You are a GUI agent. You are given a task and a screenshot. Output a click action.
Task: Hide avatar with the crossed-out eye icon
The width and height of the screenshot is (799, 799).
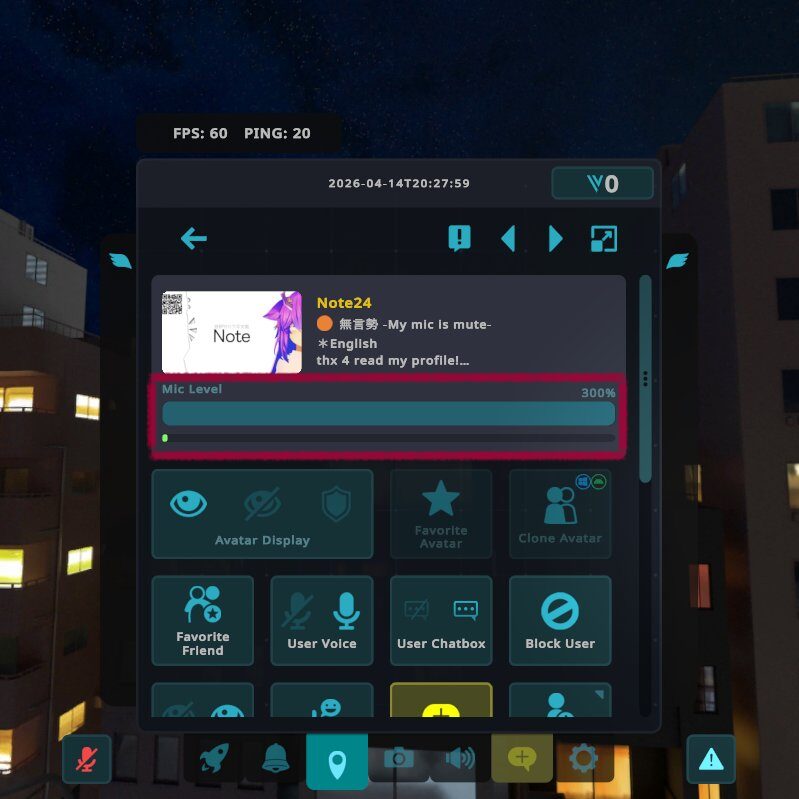pos(263,503)
